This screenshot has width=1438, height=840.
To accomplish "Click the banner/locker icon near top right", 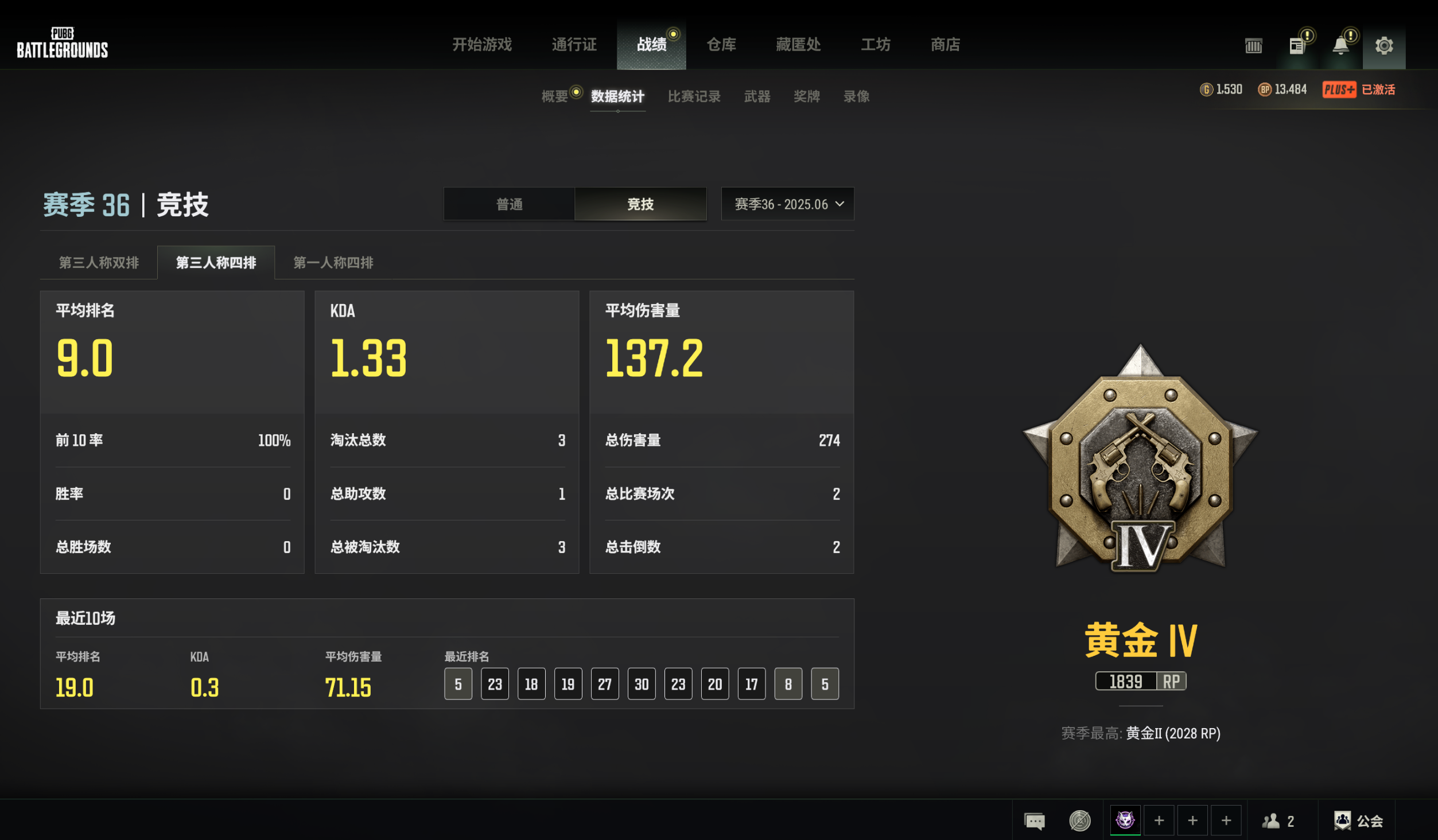I will (x=1253, y=45).
